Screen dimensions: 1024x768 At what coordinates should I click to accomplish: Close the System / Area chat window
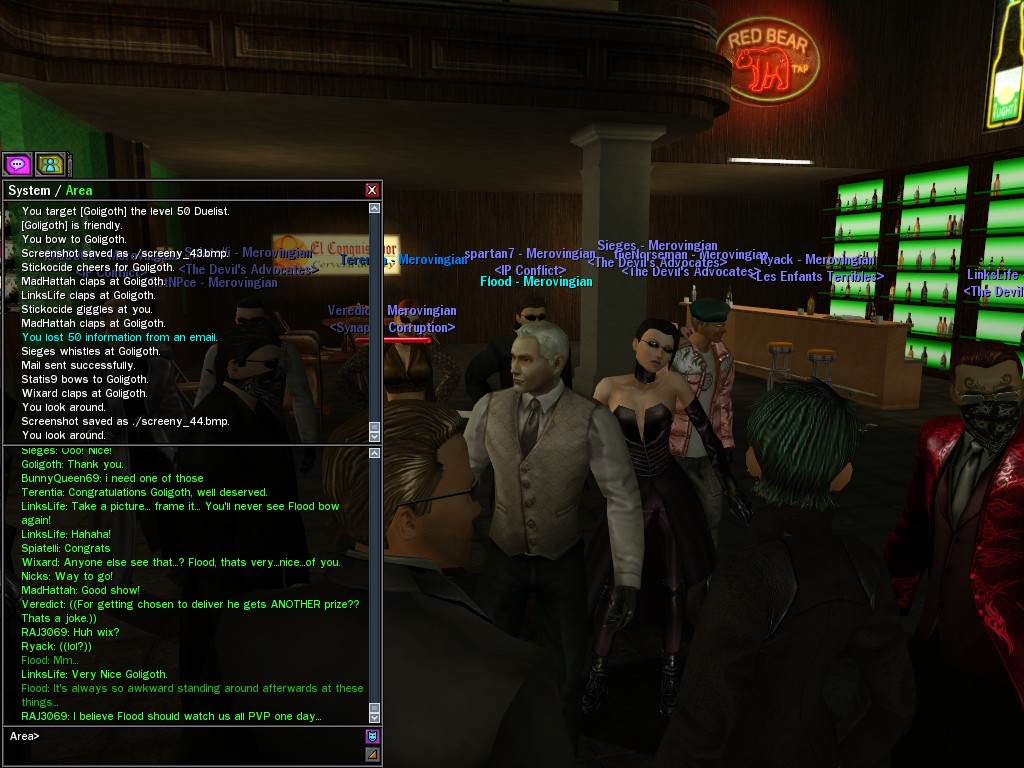point(372,190)
